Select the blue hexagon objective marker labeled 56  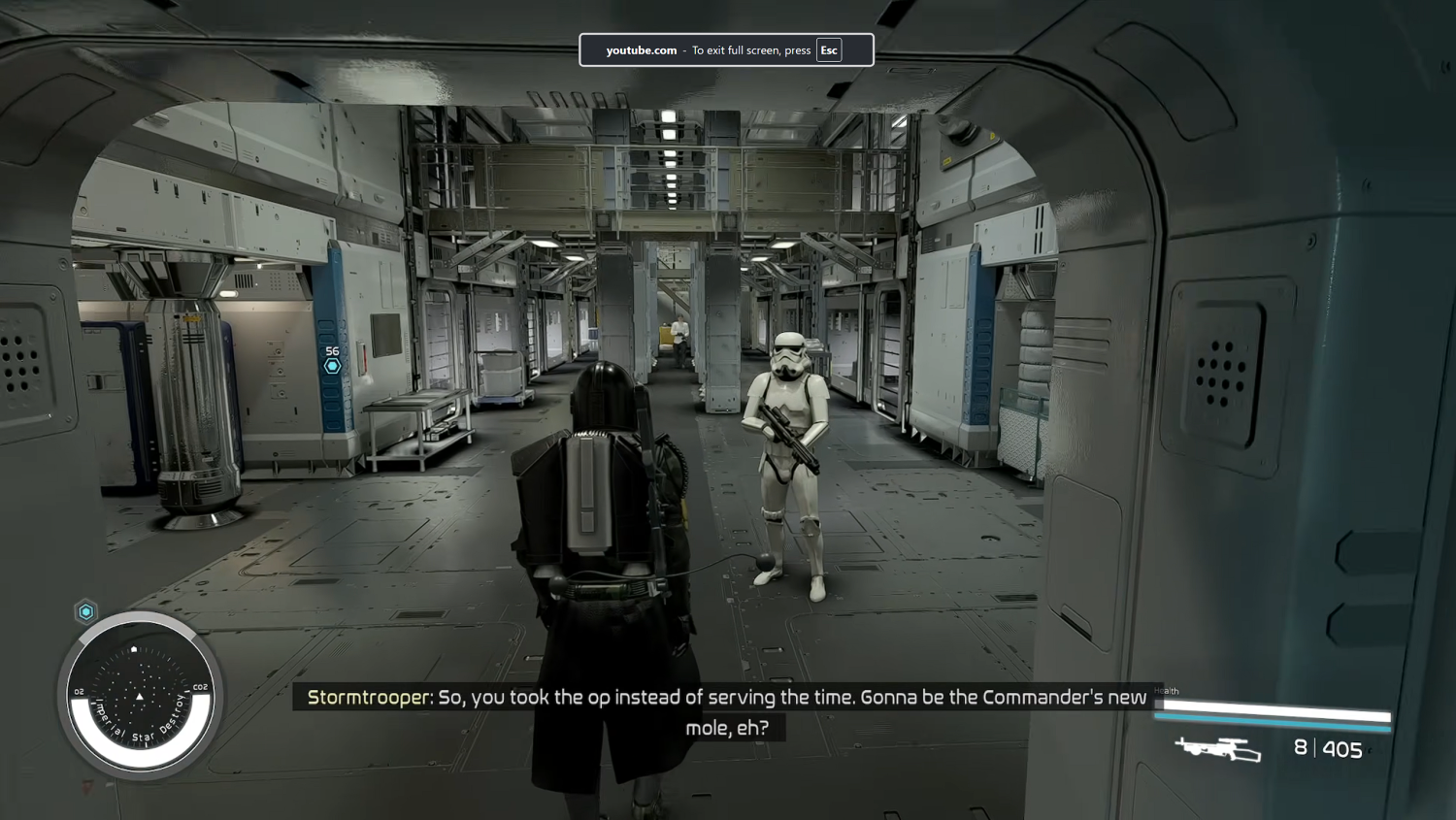[x=333, y=365]
